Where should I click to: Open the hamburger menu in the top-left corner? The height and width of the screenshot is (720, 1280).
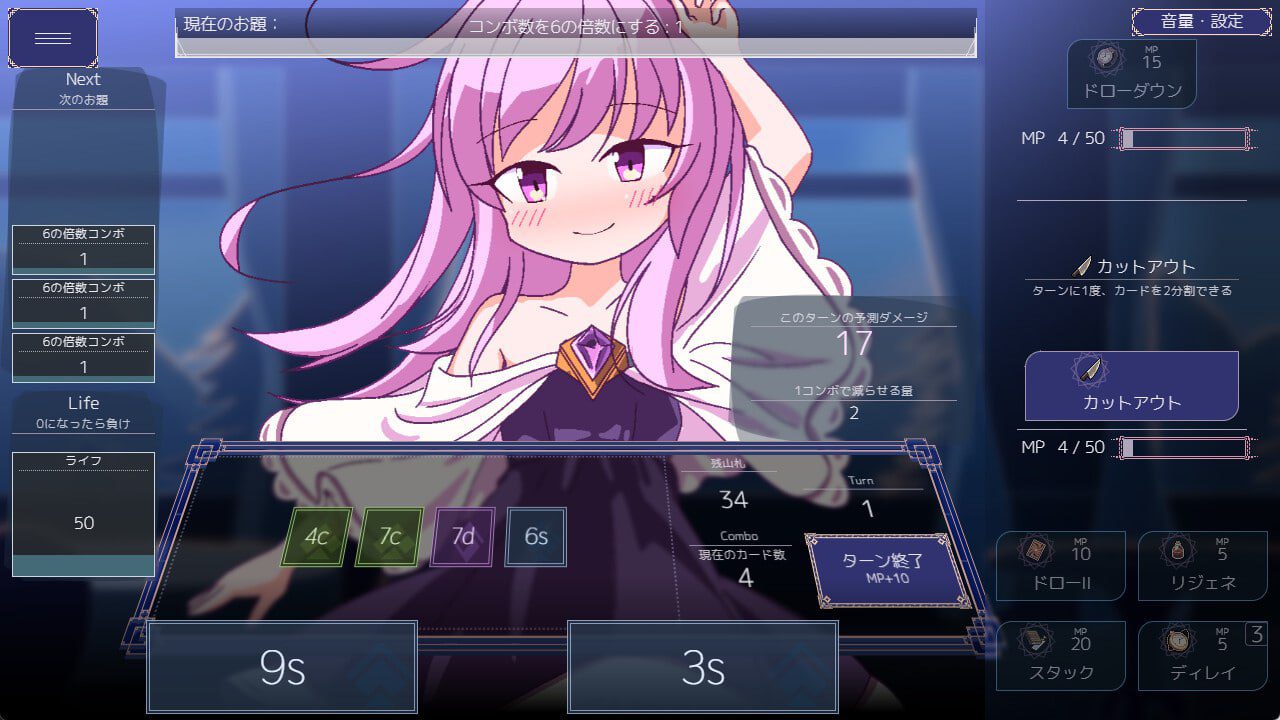point(52,37)
